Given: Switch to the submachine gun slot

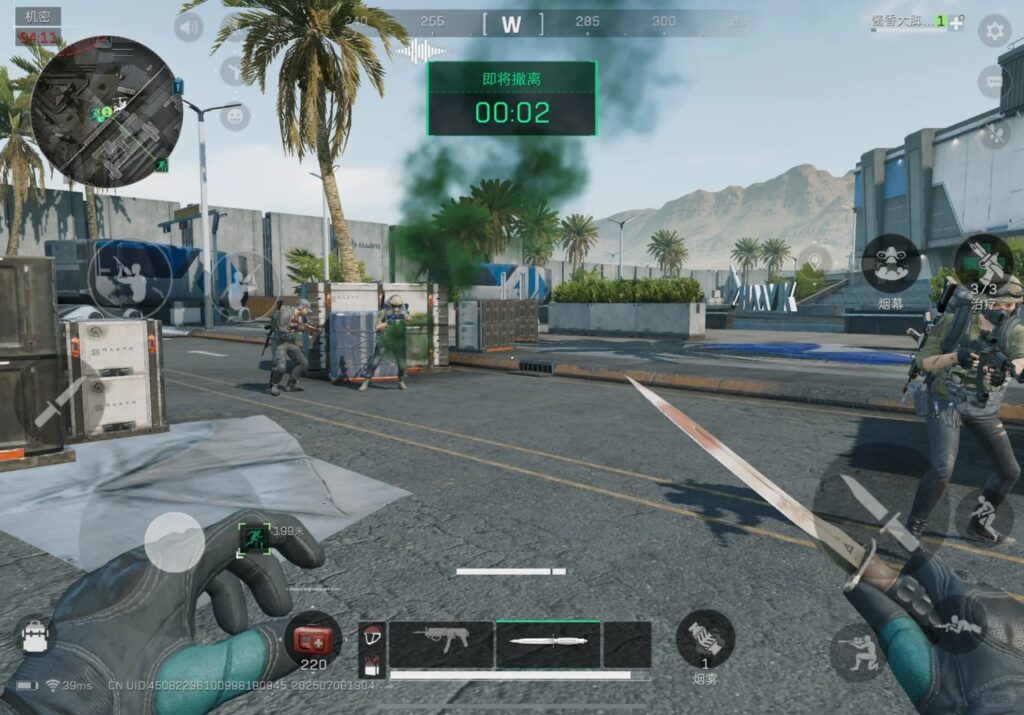Looking at the screenshot, I should pyautogui.click(x=441, y=644).
